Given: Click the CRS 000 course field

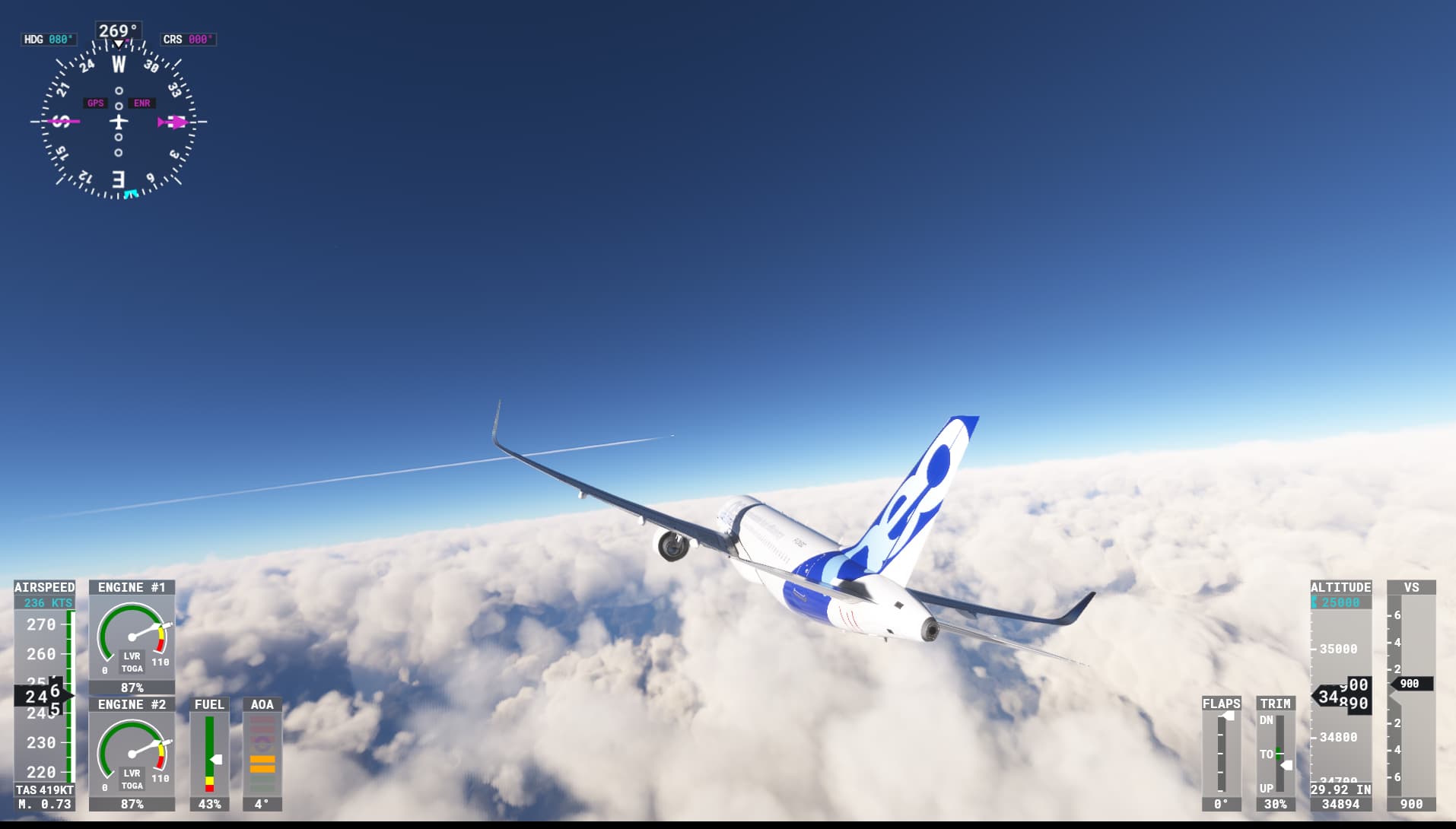Looking at the screenshot, I should tap(187, 40).
